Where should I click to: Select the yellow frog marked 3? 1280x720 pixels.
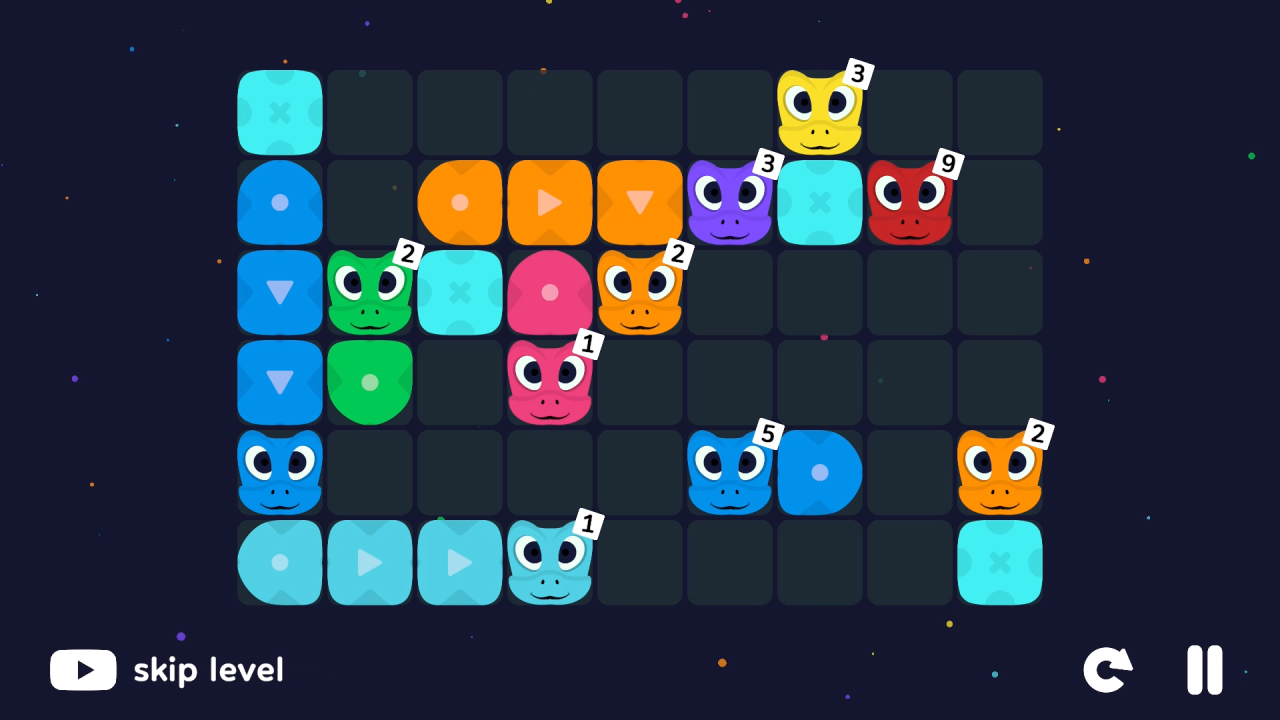click(x=820, y=110)
